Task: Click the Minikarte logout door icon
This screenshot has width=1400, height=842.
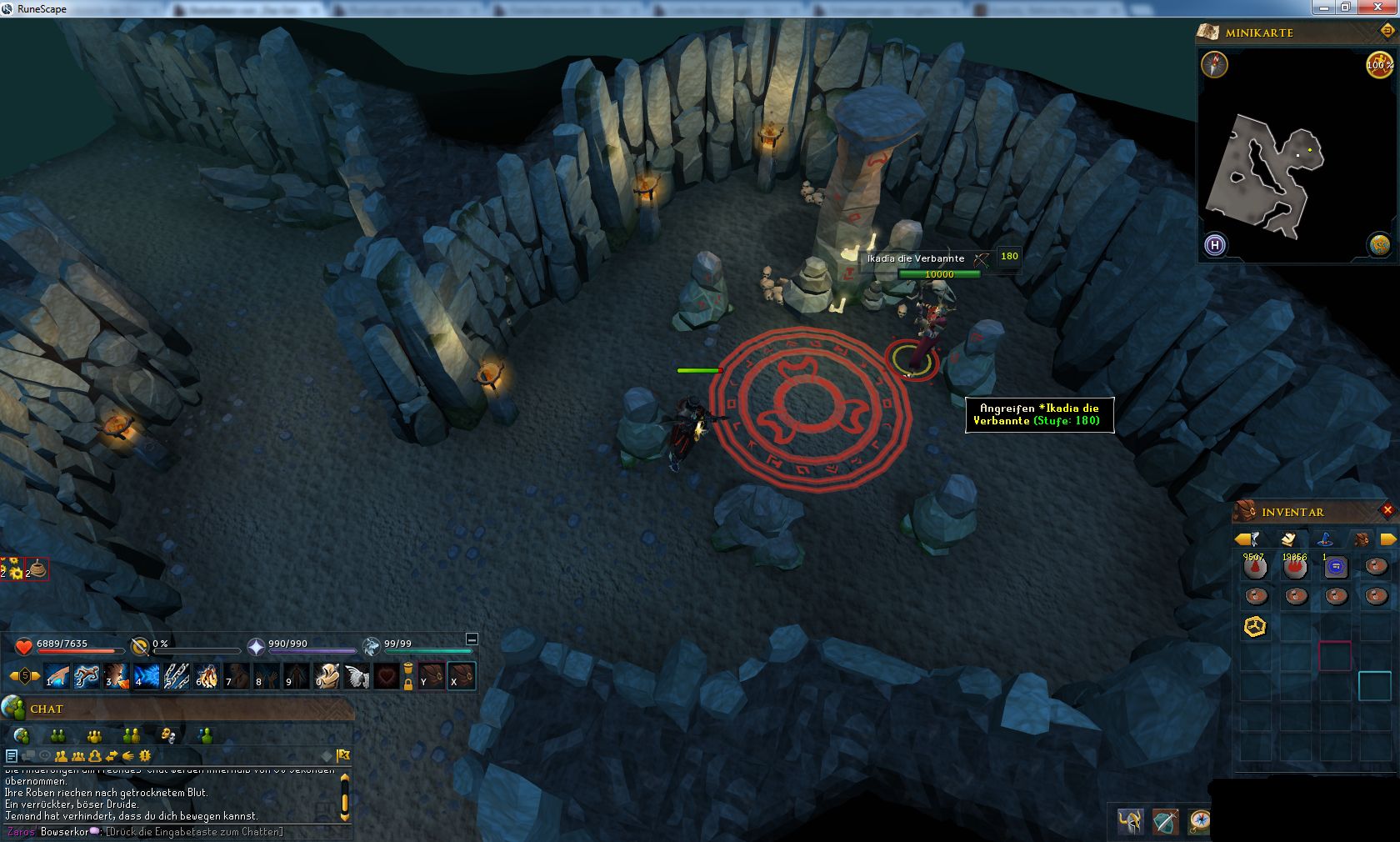Action: pyautogui.click(x=1387, y=32)
